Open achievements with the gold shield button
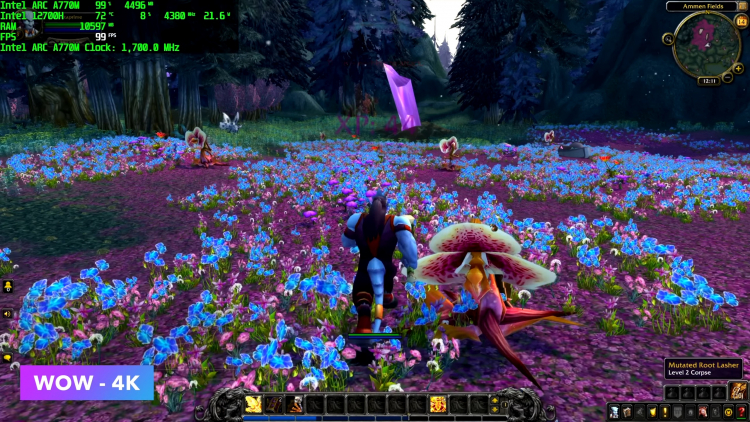This screenshot has height=422, width=750. pyautogui.click(x=652, y=412)
